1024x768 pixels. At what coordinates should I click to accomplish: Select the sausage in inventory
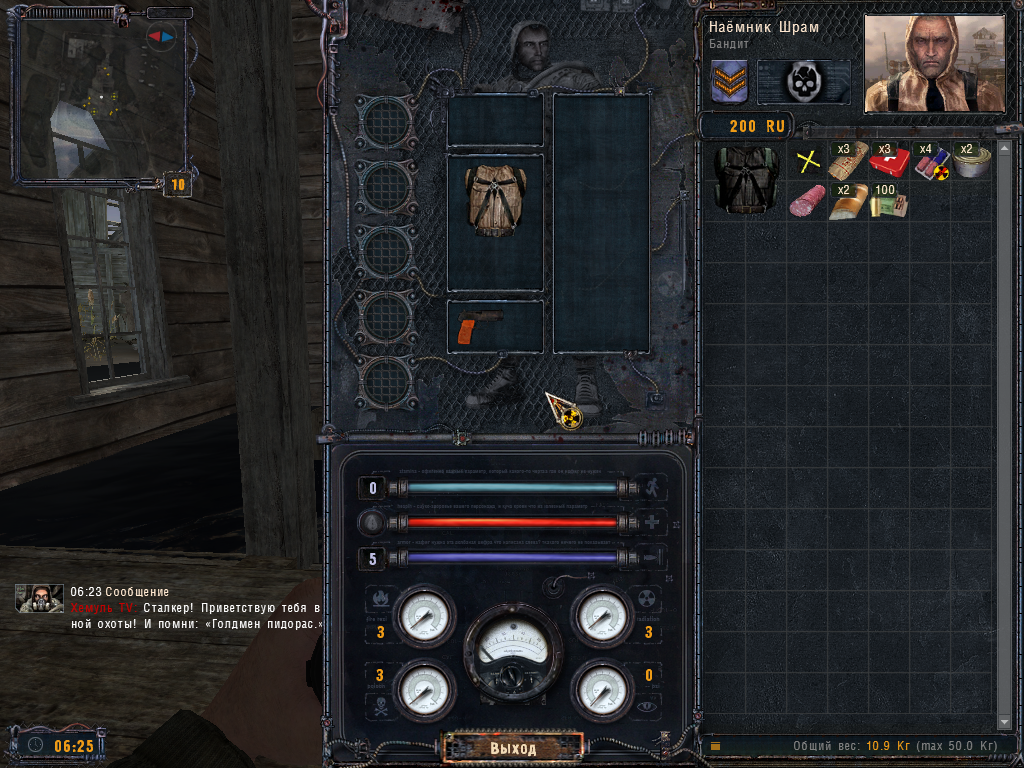pyautogui.click(x=806, y=202)
